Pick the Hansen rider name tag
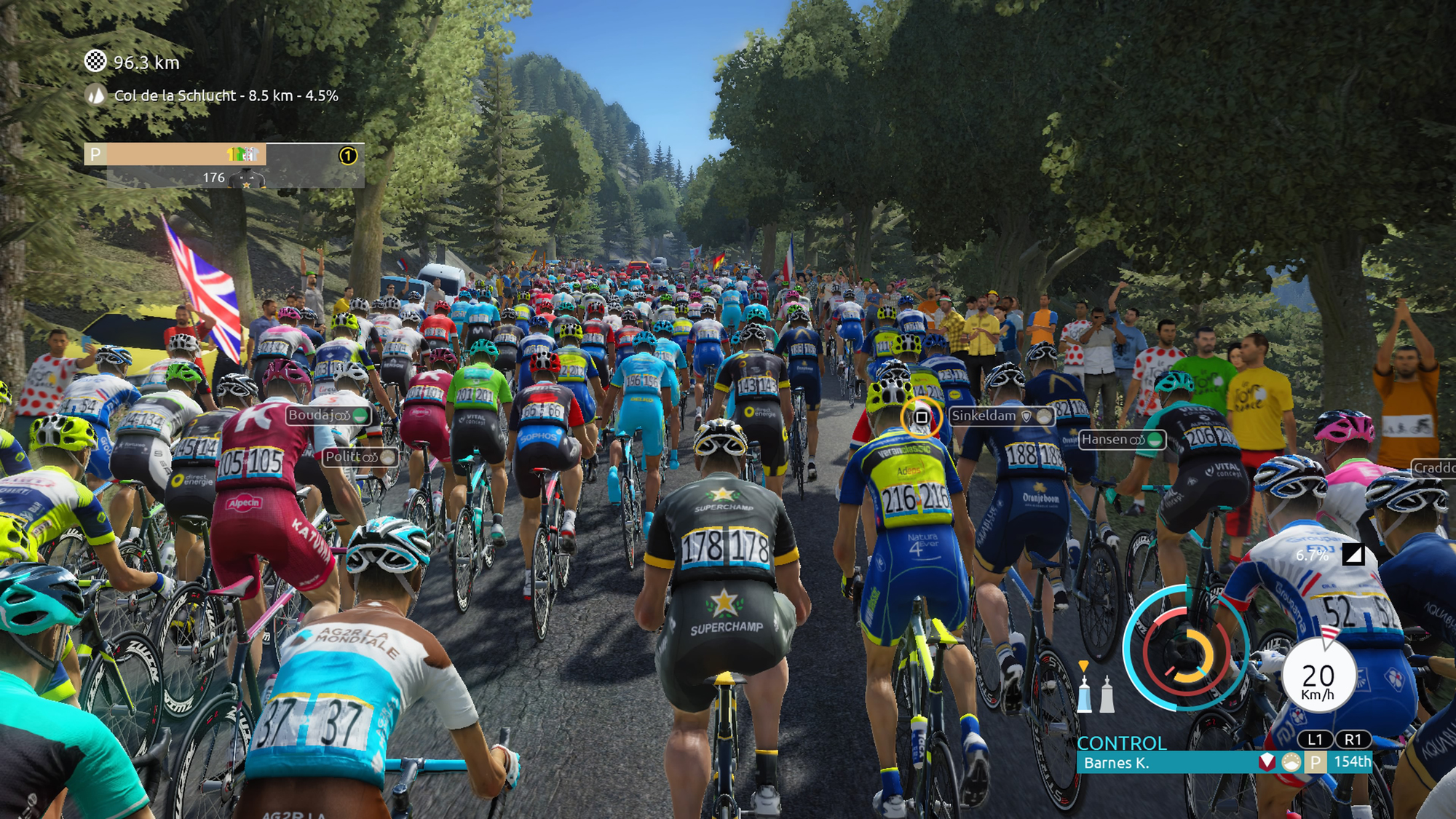Screen dimensions: 1456x819 click(x=1121, y=440)
